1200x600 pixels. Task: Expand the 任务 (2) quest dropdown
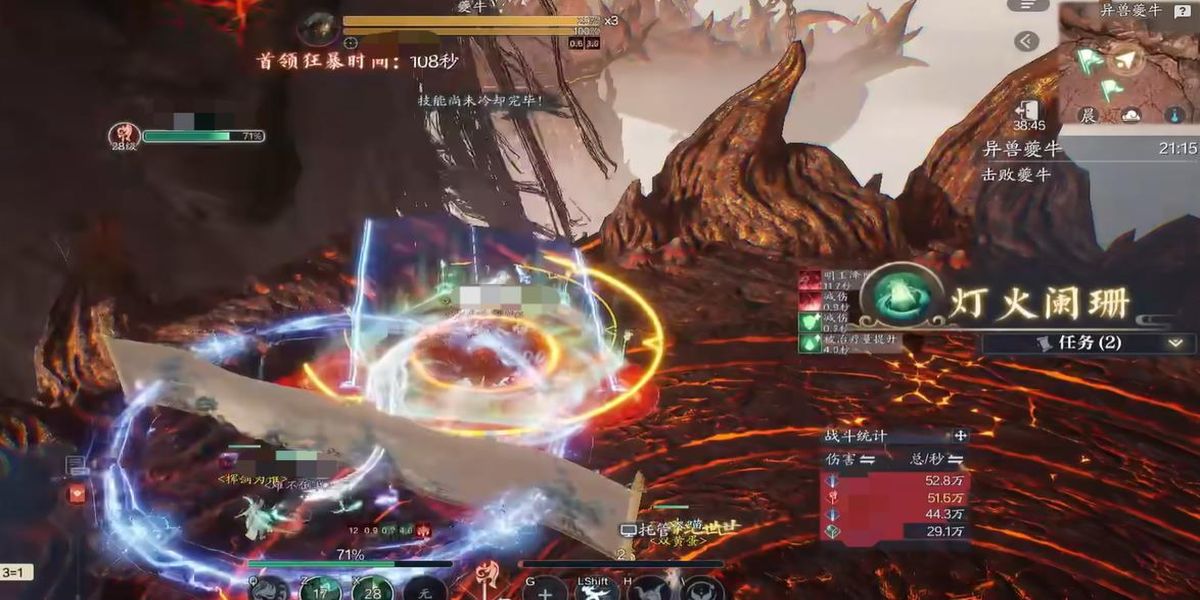tap(1175, 343)
